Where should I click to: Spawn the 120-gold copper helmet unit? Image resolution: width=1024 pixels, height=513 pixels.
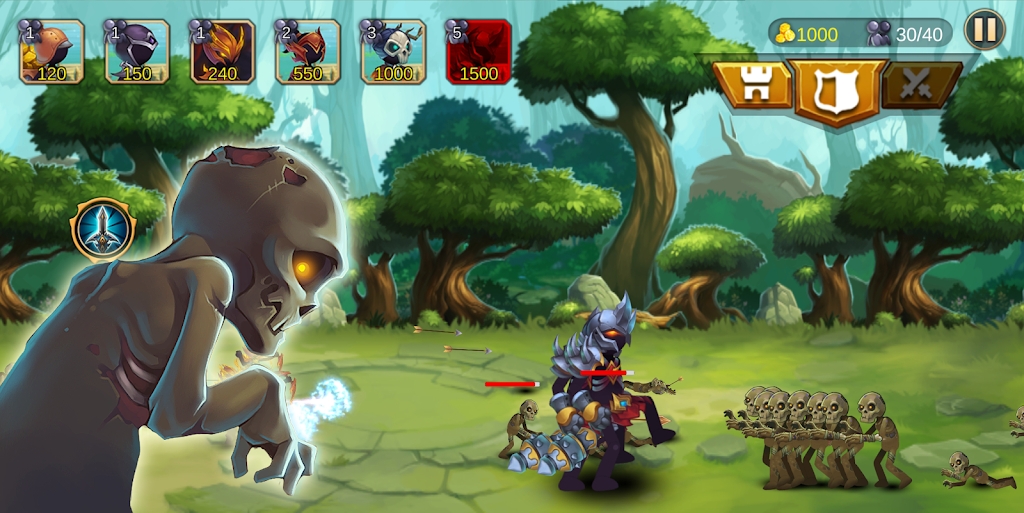[x=52, y=52]
